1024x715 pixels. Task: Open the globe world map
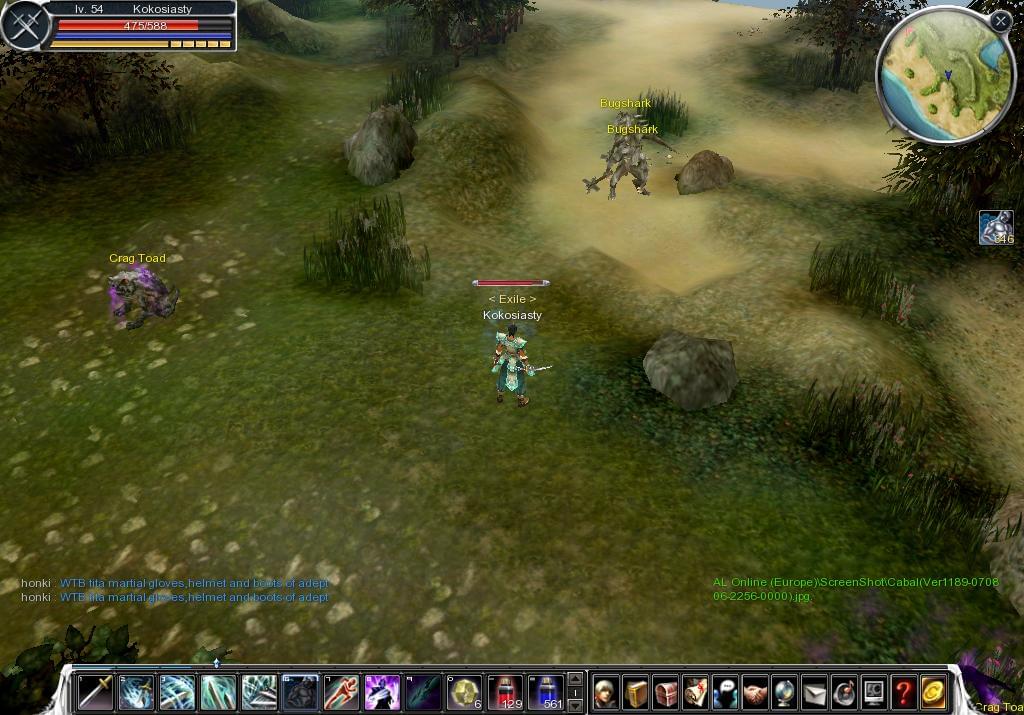(785, 692)
